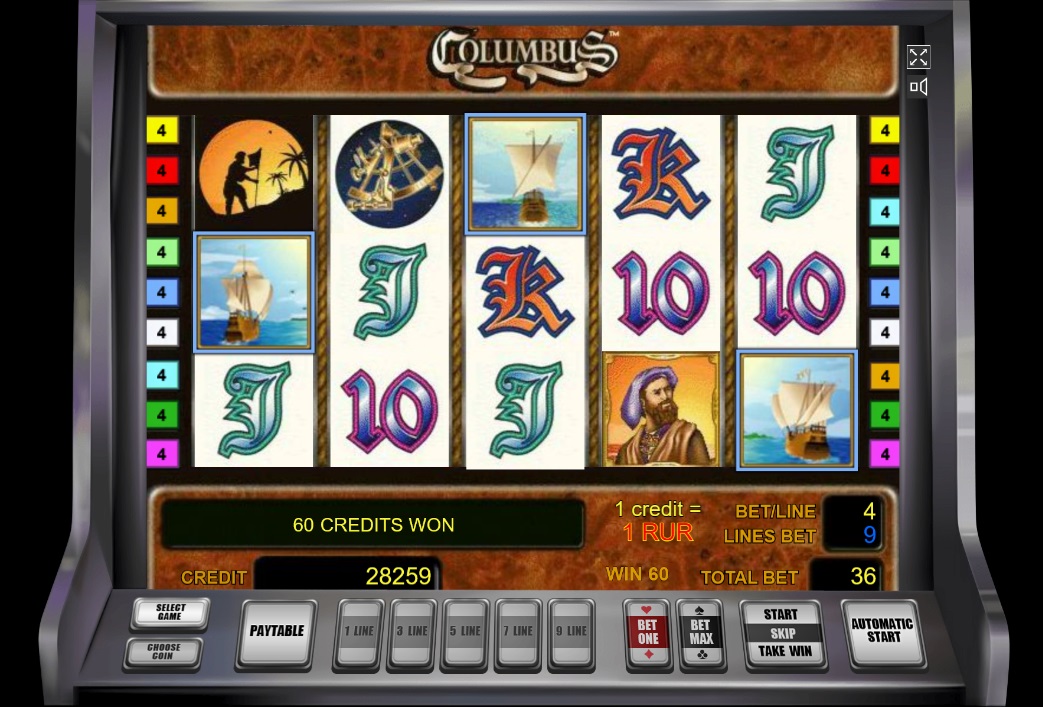Activate the 5 Line button

pos(465,632)
